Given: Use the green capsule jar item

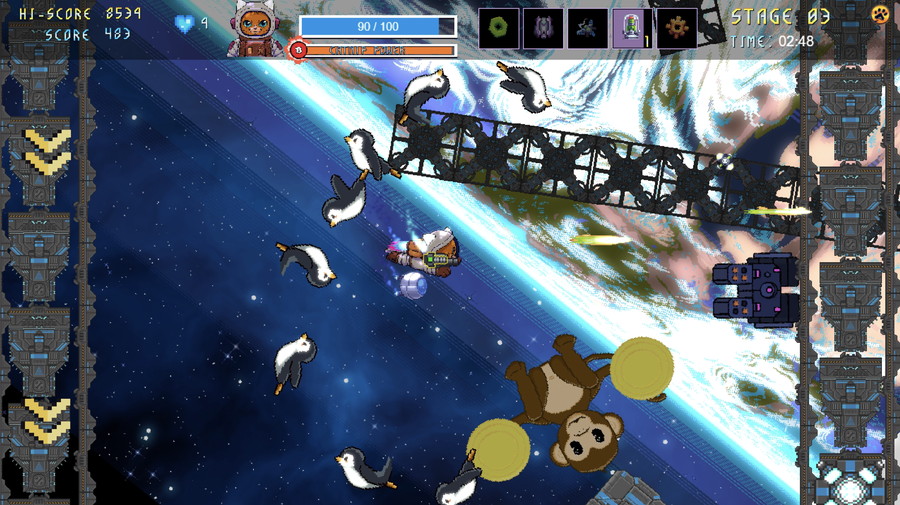Looking at the screenshot, I should [632, 28].
